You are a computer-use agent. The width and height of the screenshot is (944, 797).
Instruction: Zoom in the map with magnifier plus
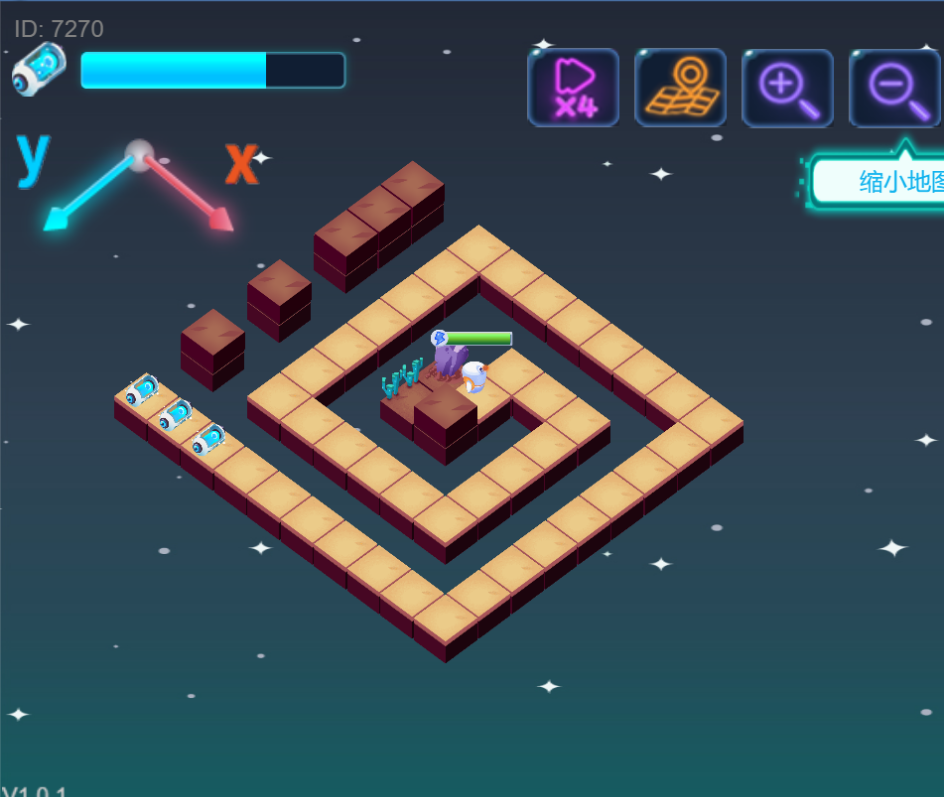pyautogui.click(x=787, y=88)
